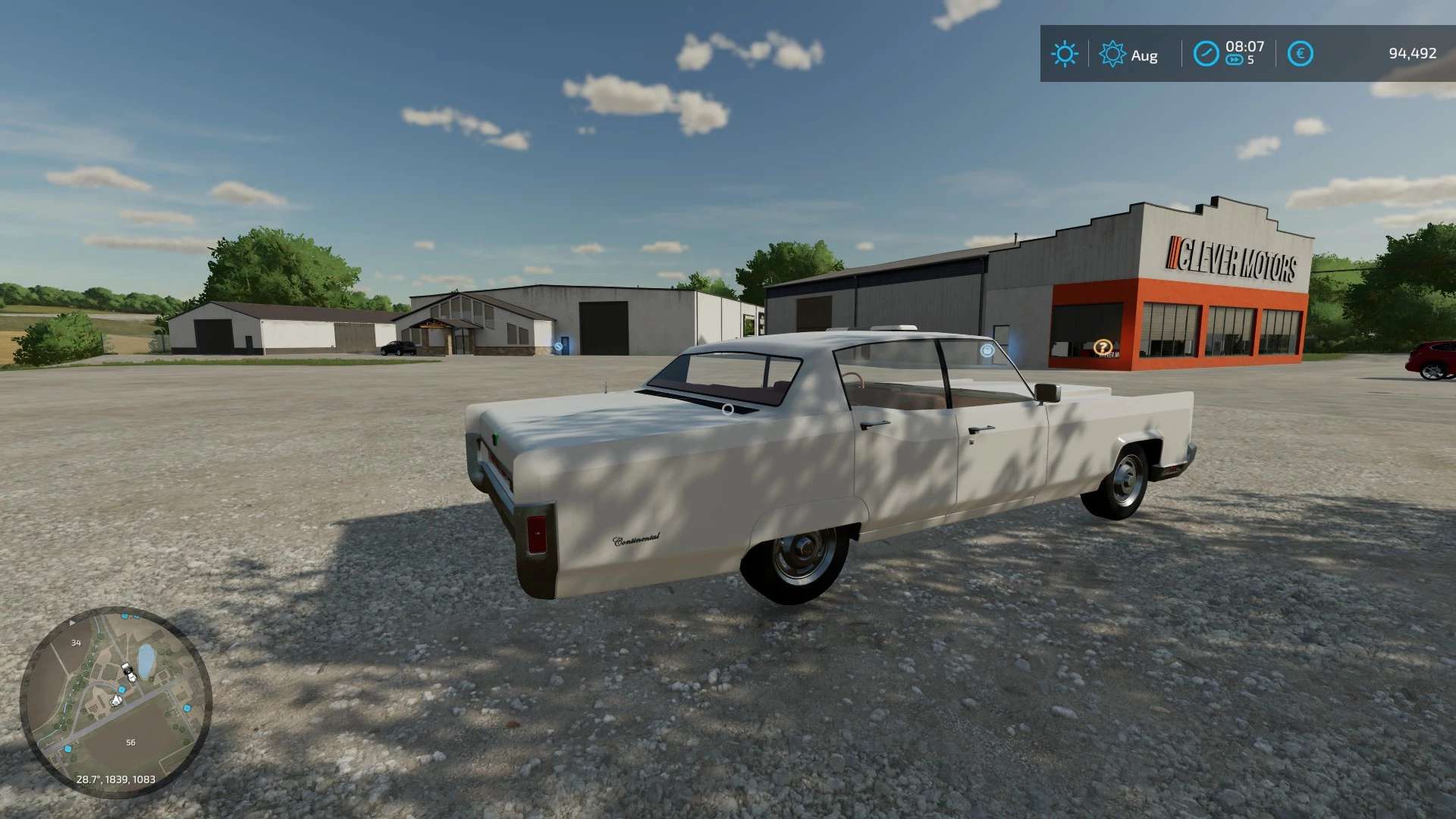This screenshot has height=819, width=1456.
Task: Click the sunny weather forecast icon
Action: (x=1064, y=54)
